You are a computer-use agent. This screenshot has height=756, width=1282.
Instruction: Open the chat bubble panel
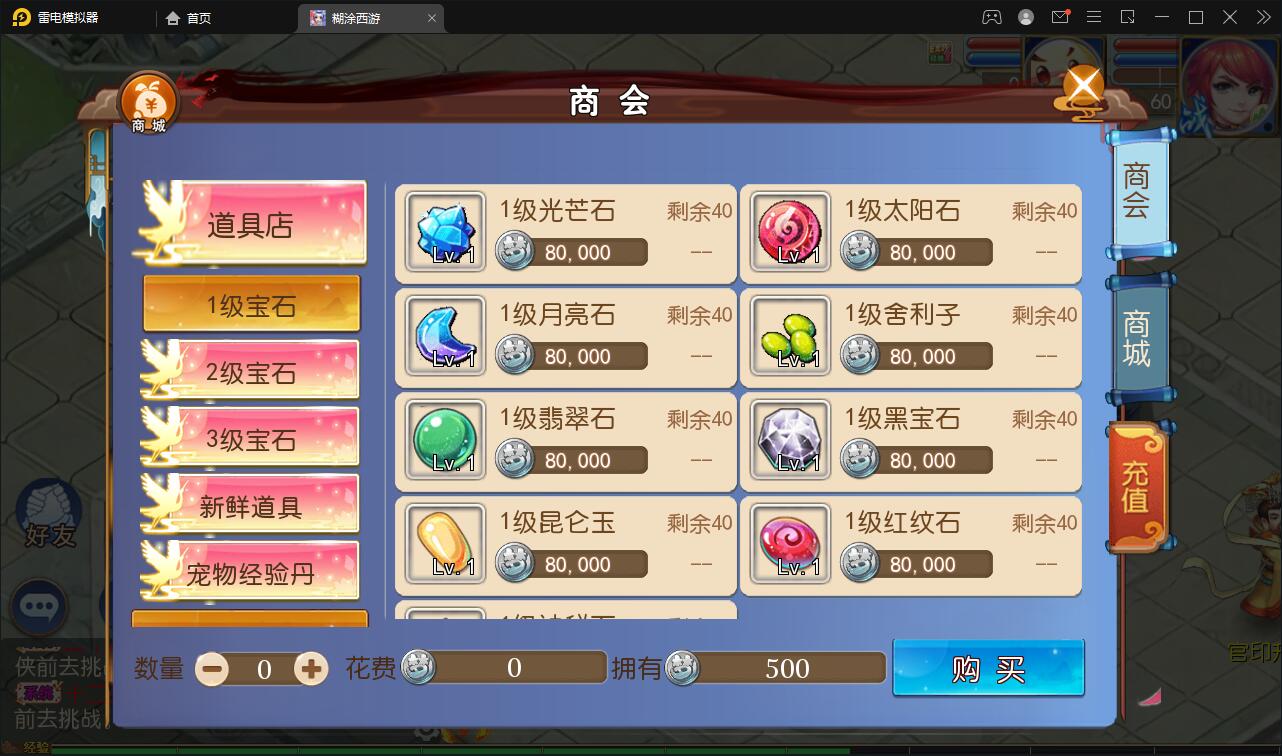pos(40,608)
